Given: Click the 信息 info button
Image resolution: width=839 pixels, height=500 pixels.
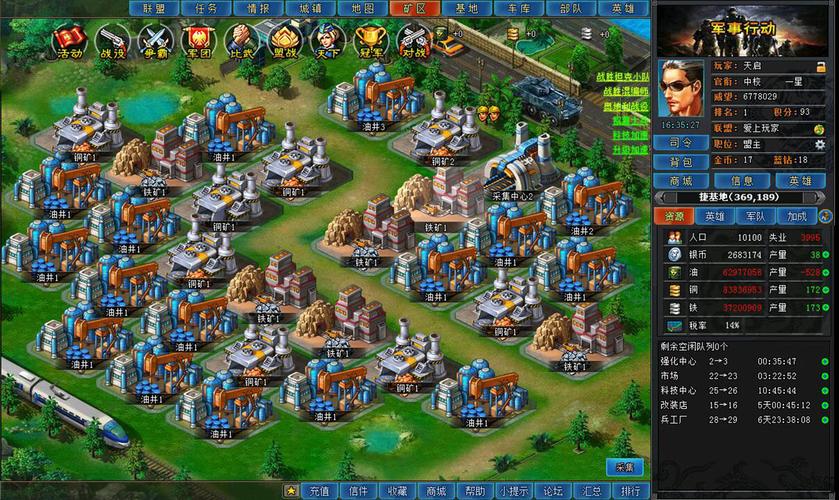Looking at the screenshot, I should [x=742, y=181].
